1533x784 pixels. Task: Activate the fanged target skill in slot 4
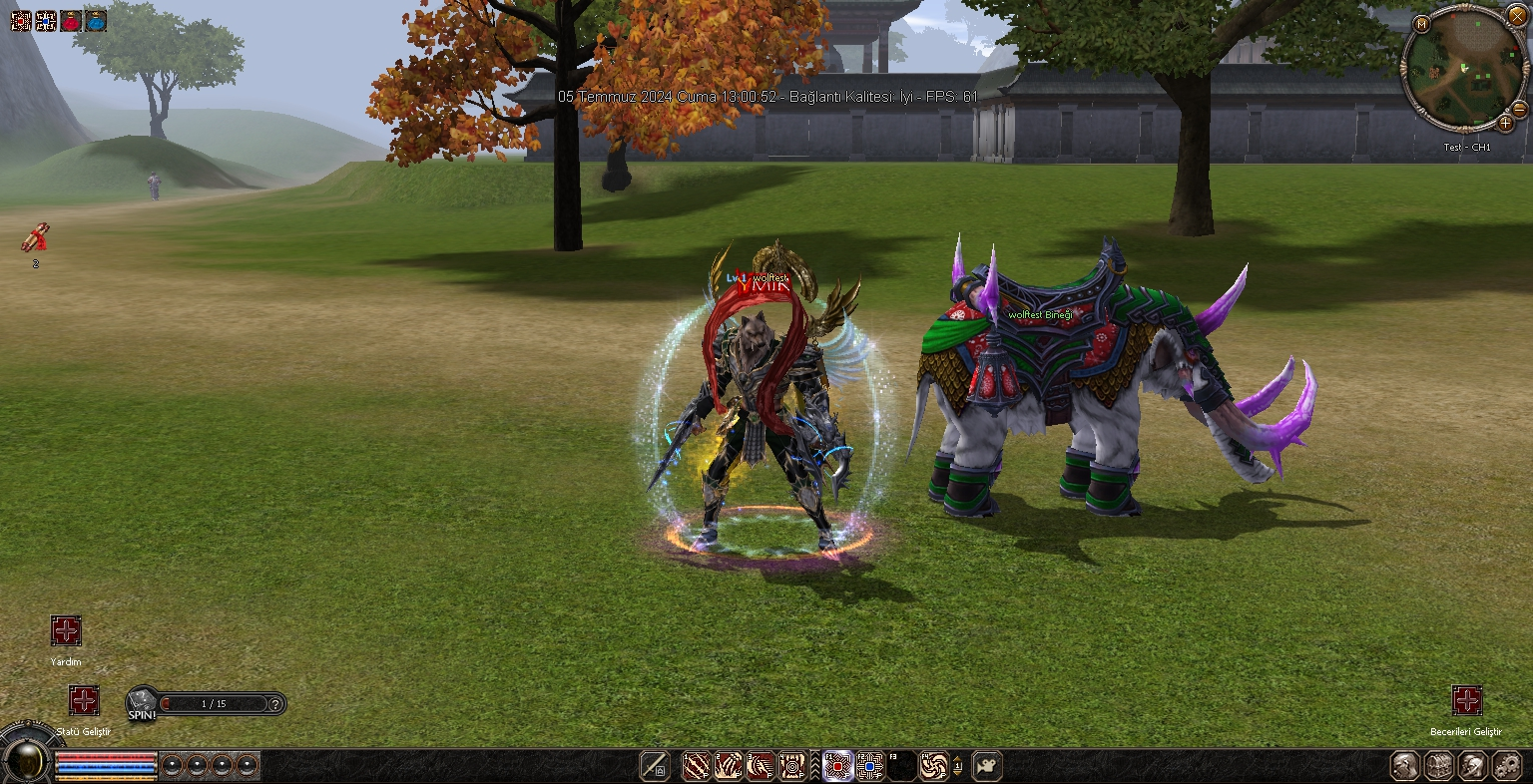[x=792, y=766]
